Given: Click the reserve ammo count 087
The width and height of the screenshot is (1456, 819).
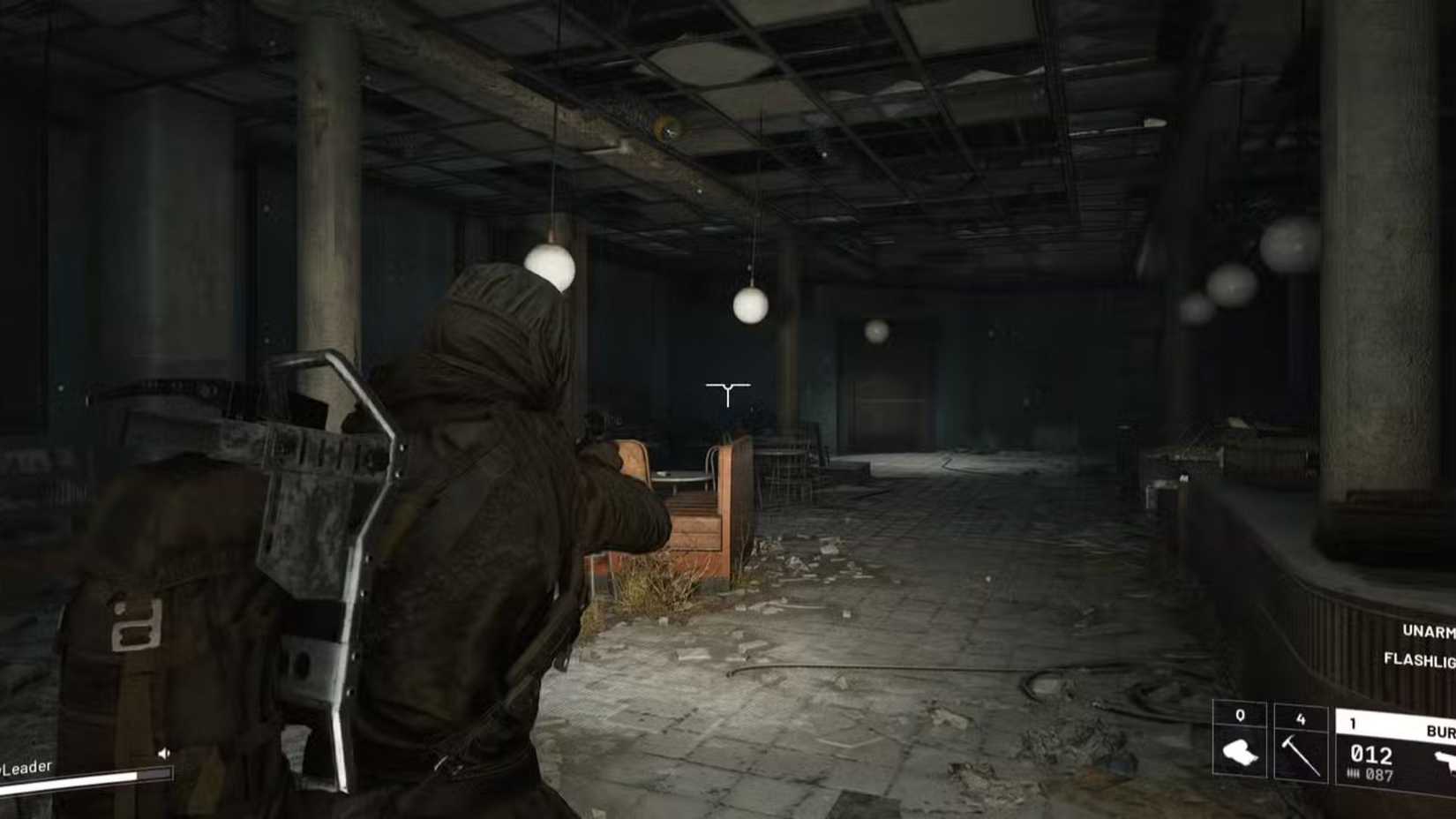Looking at the screenshot, I should click(x=1378, y=773).
